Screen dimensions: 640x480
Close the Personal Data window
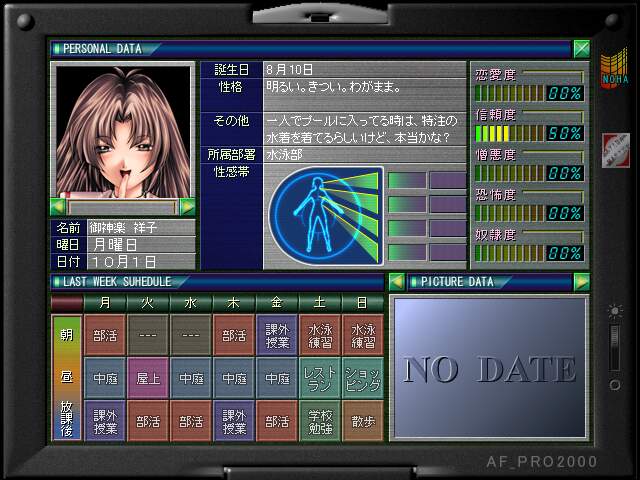pos(581,48)
